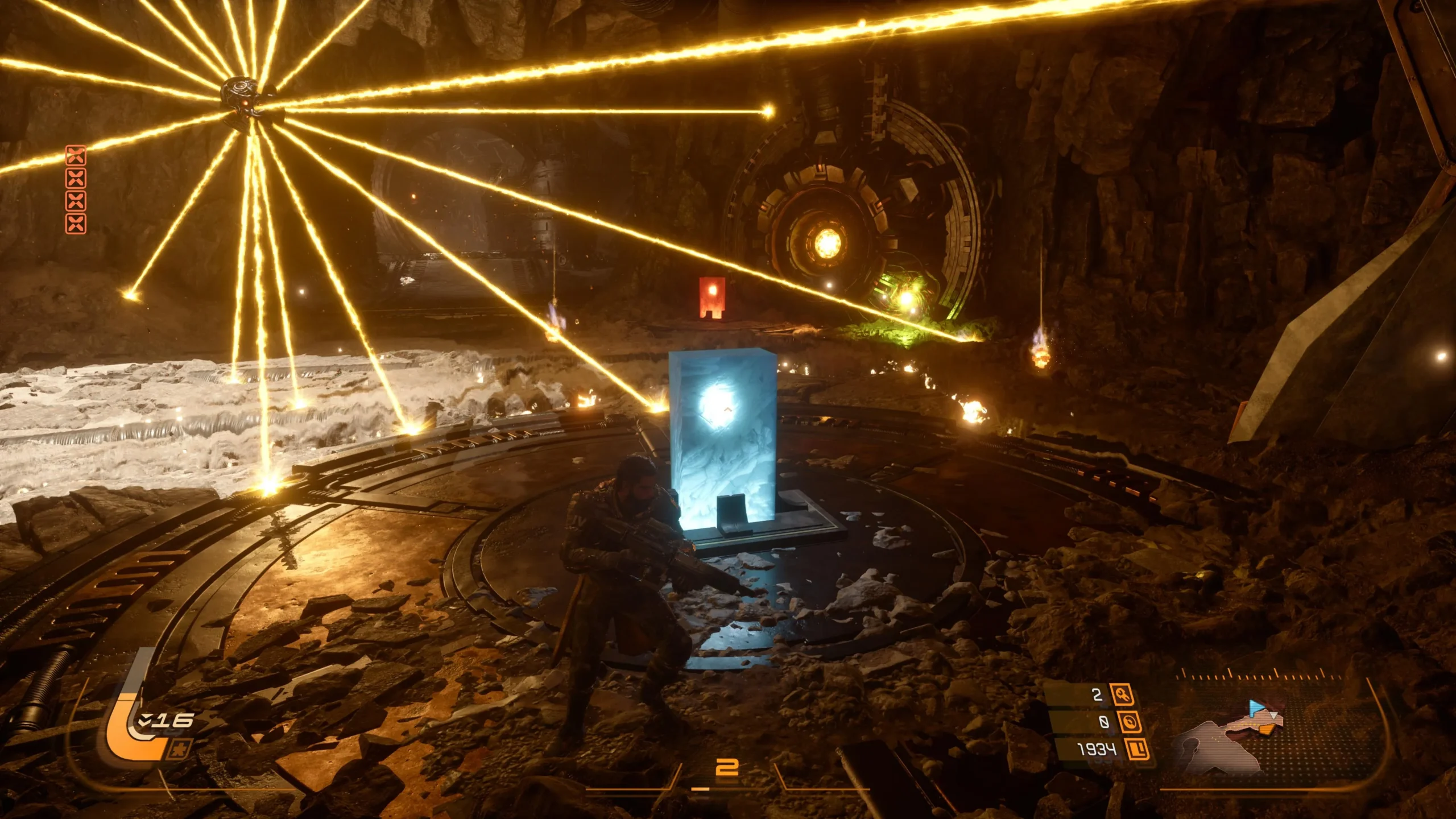The height and width of the screenshot is (819, 1456).
Task: Click the blue flag marker on the minimap
Action: [x=1256, y=708]
